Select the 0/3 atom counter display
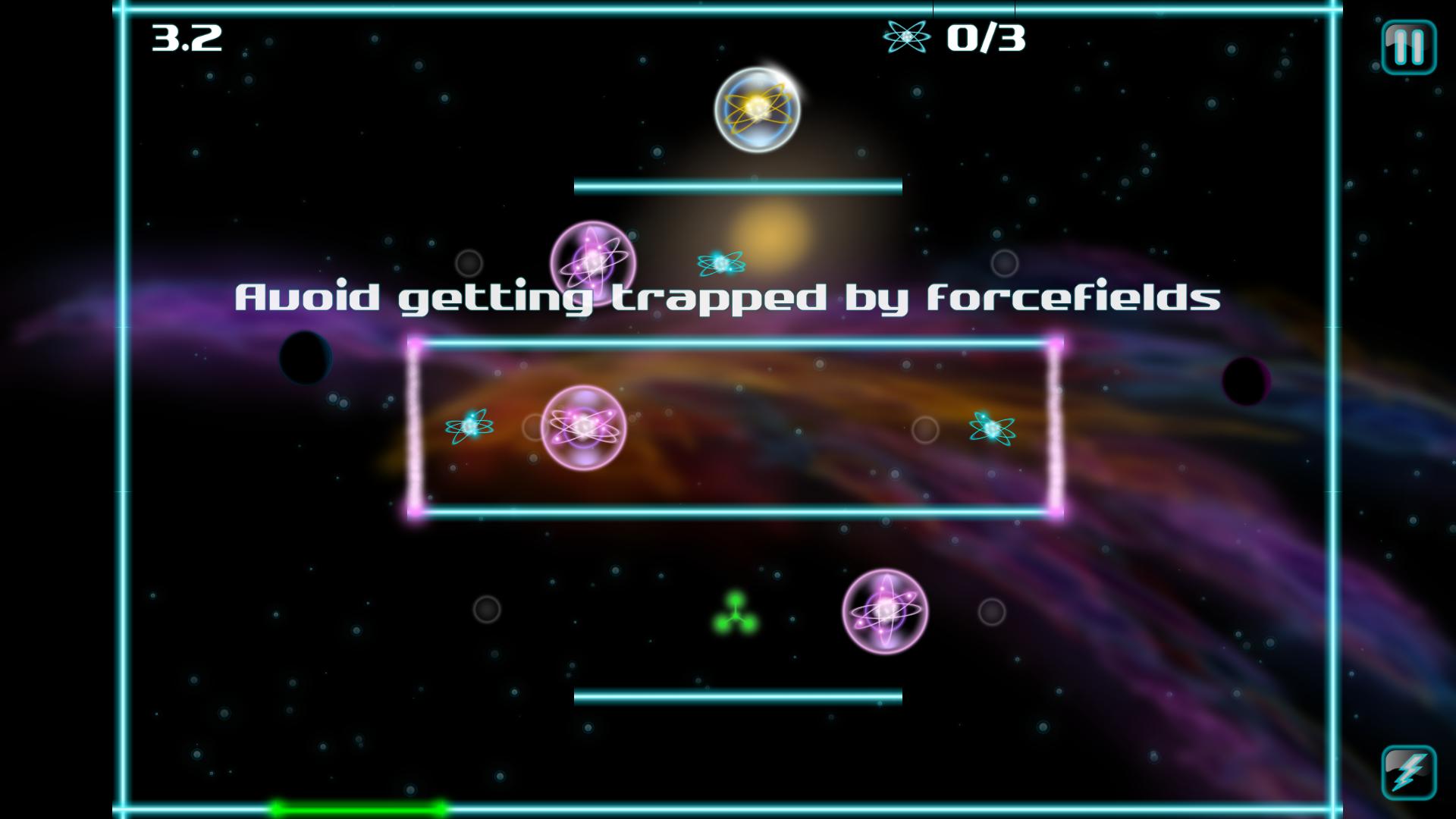1456x819 pixels. pyautogui.click(x=987, y=37)
